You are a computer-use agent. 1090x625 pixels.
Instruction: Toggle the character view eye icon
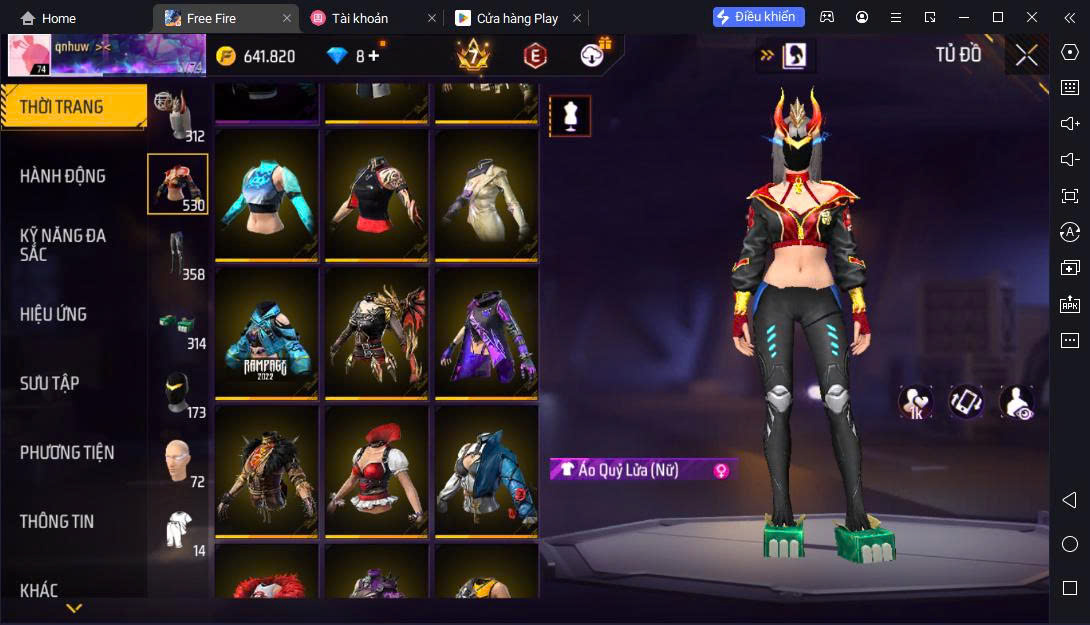point(1016,402)
